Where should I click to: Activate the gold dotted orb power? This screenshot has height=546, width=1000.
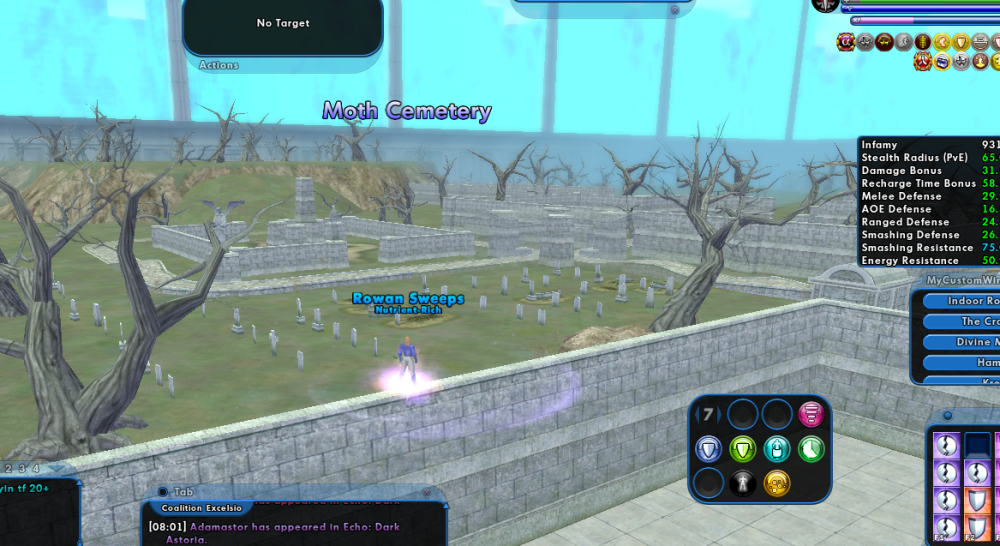pyautogui.click(x=777, y=483)
